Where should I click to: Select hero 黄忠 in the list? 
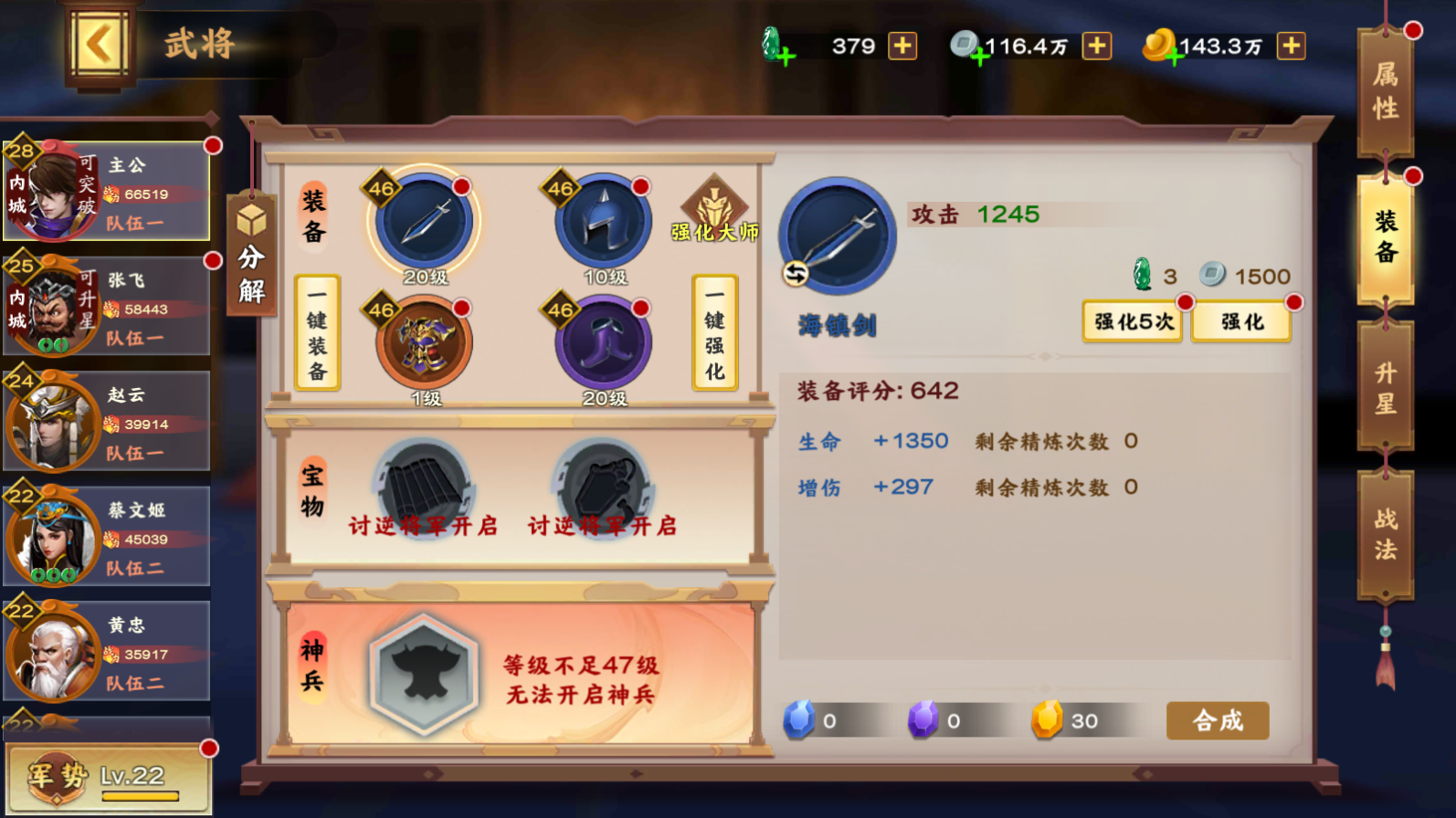[107, 652]
